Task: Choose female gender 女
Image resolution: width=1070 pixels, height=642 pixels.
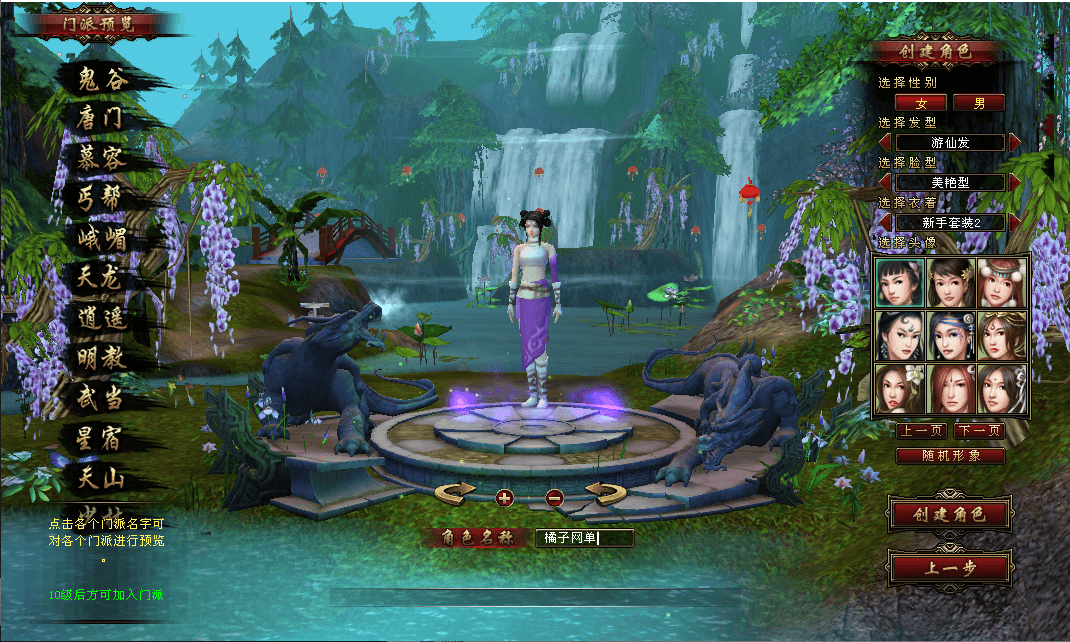Action: (x=920, y=102)
